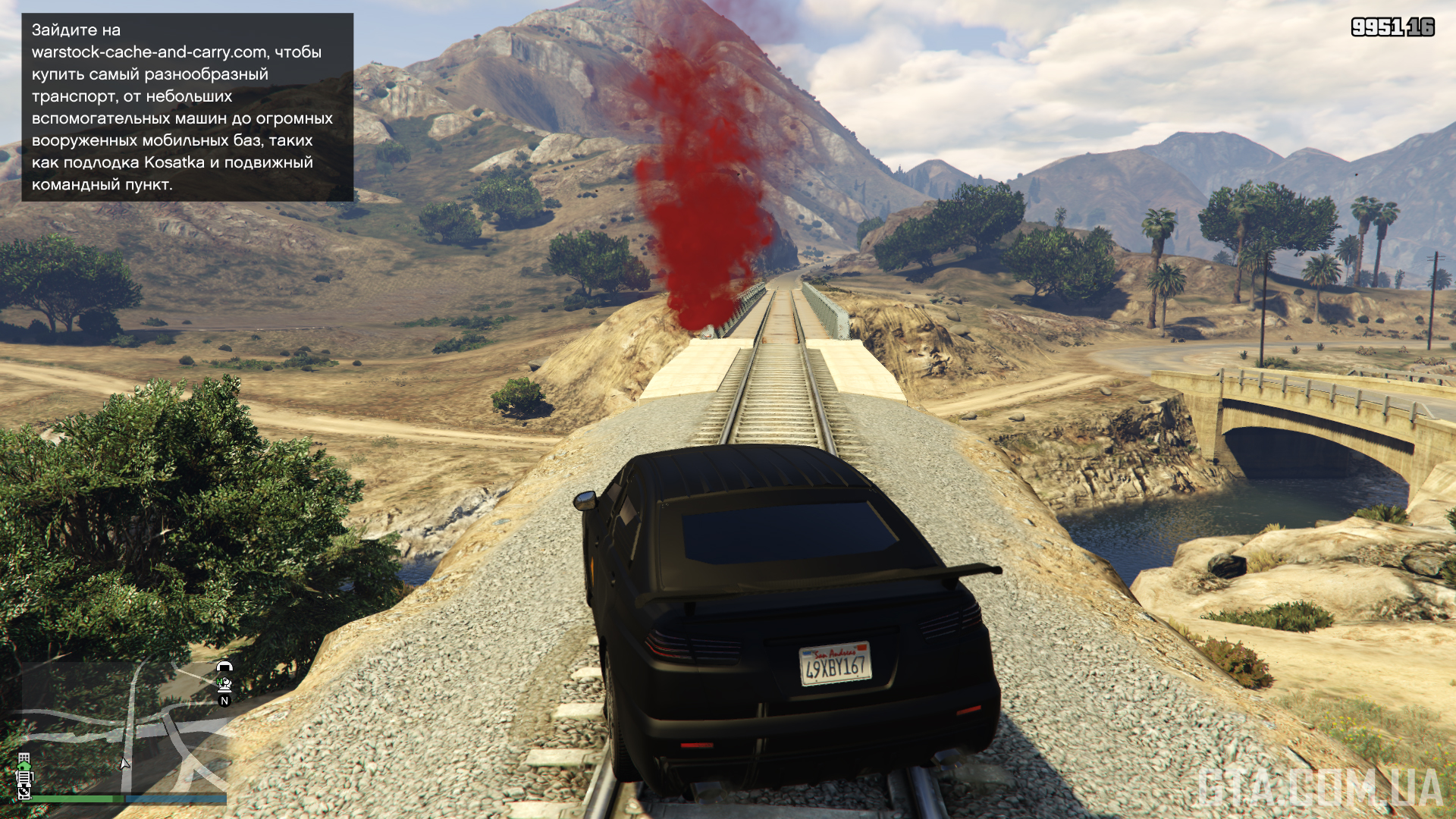Select the office building blip on minimap
Screen dimensions: 1456x819
point(24,758)
